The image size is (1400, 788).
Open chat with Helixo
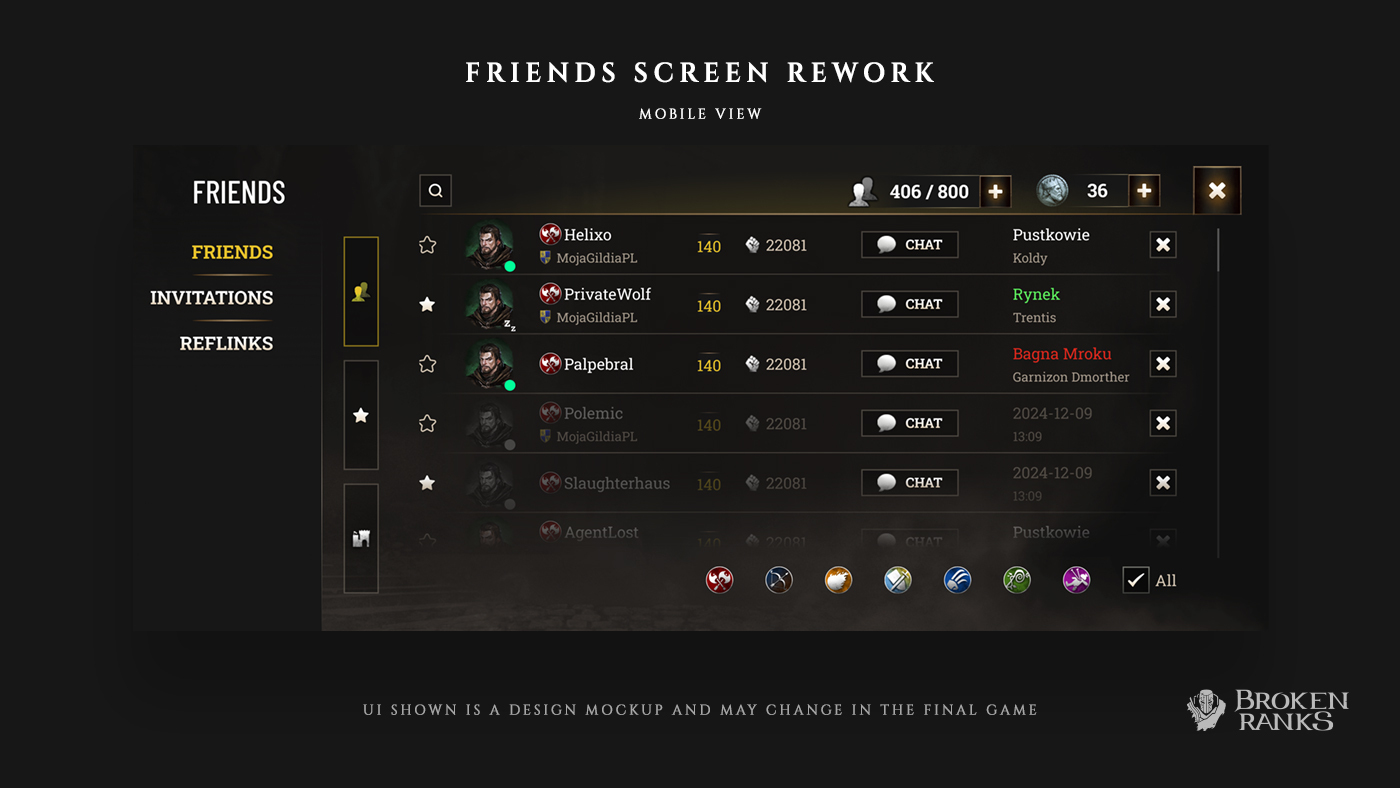click(x=909, y=245)
